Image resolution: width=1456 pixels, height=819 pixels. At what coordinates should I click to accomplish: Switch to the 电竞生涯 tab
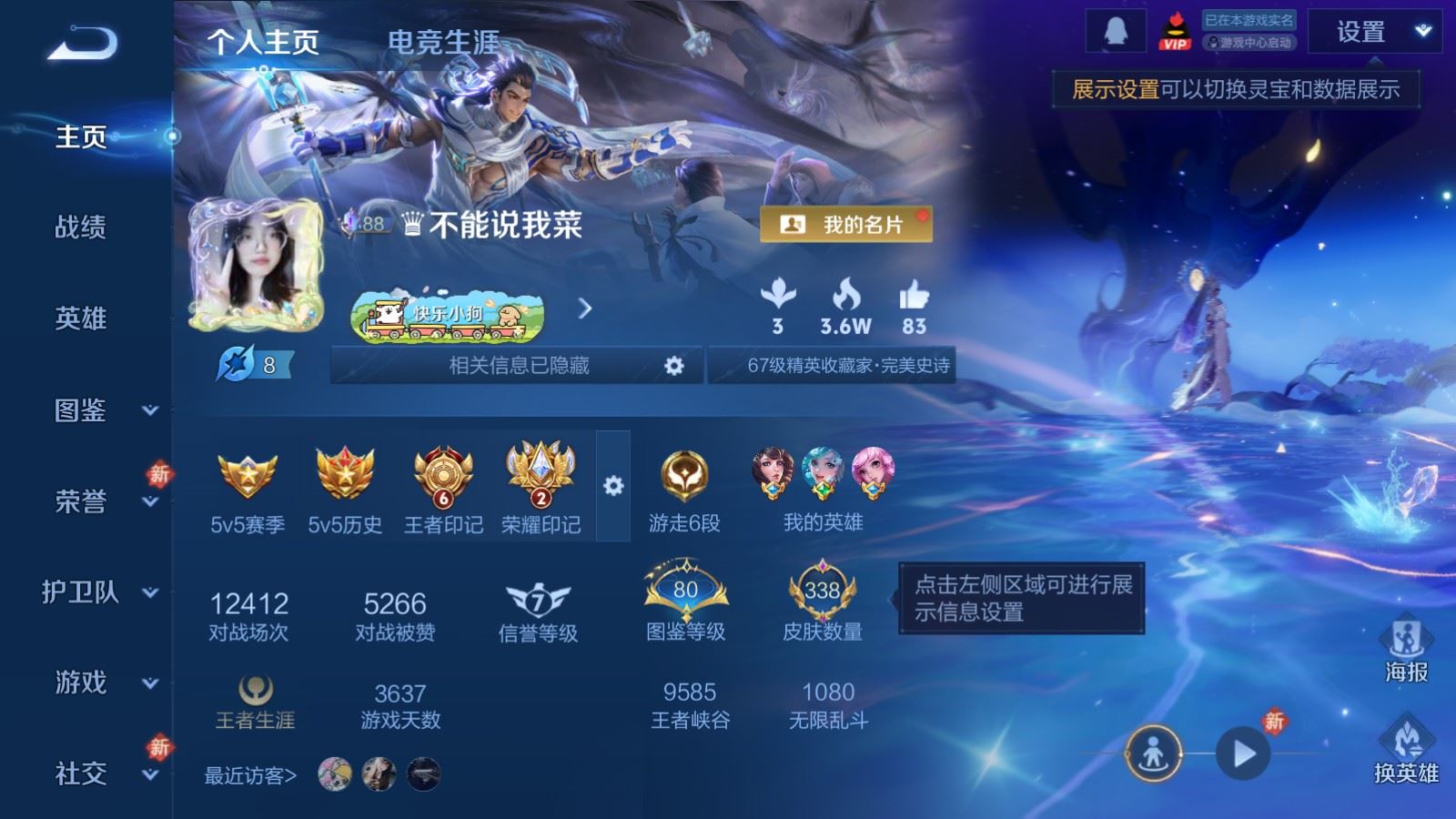point(443,41)
